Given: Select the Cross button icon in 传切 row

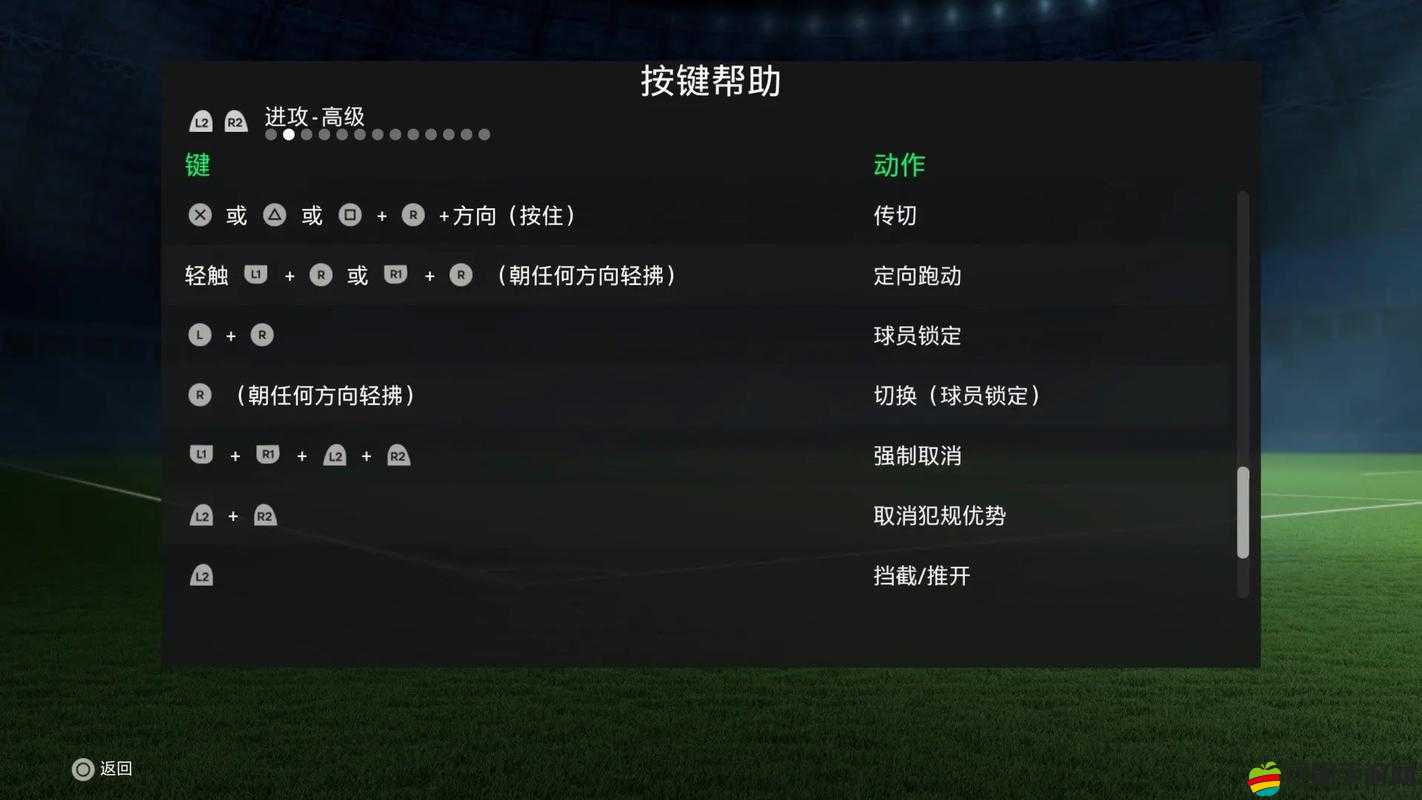Looking at the screenshot, I should click(x=200, y=214).
